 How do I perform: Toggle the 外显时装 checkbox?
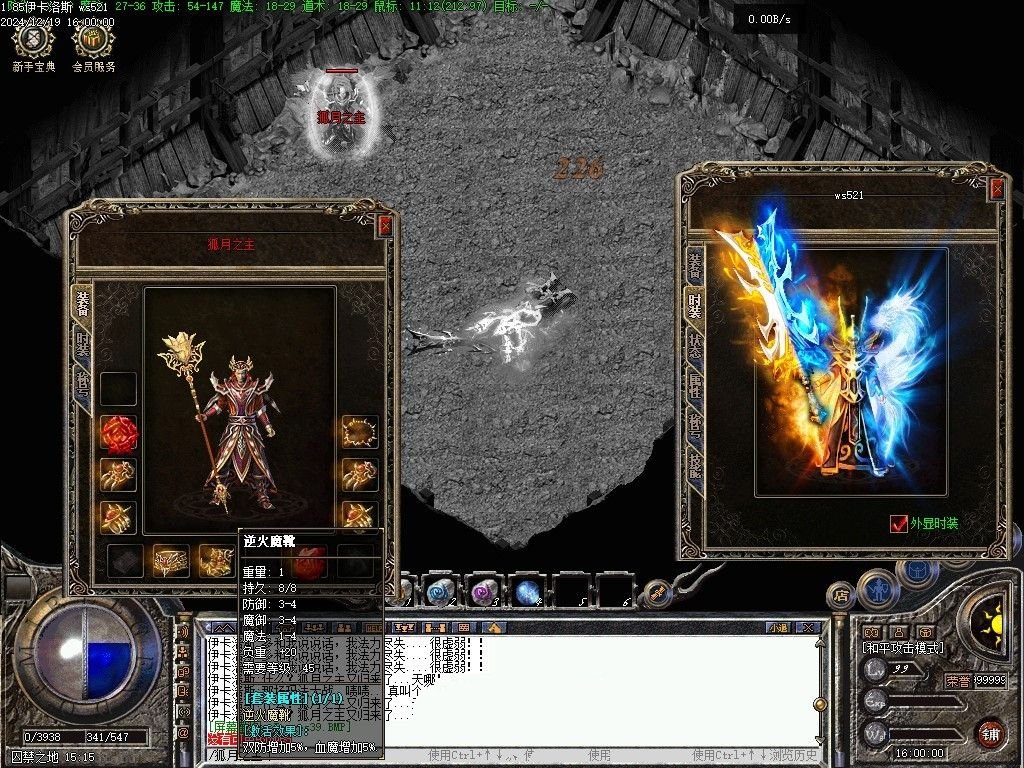tap(897, 523)
